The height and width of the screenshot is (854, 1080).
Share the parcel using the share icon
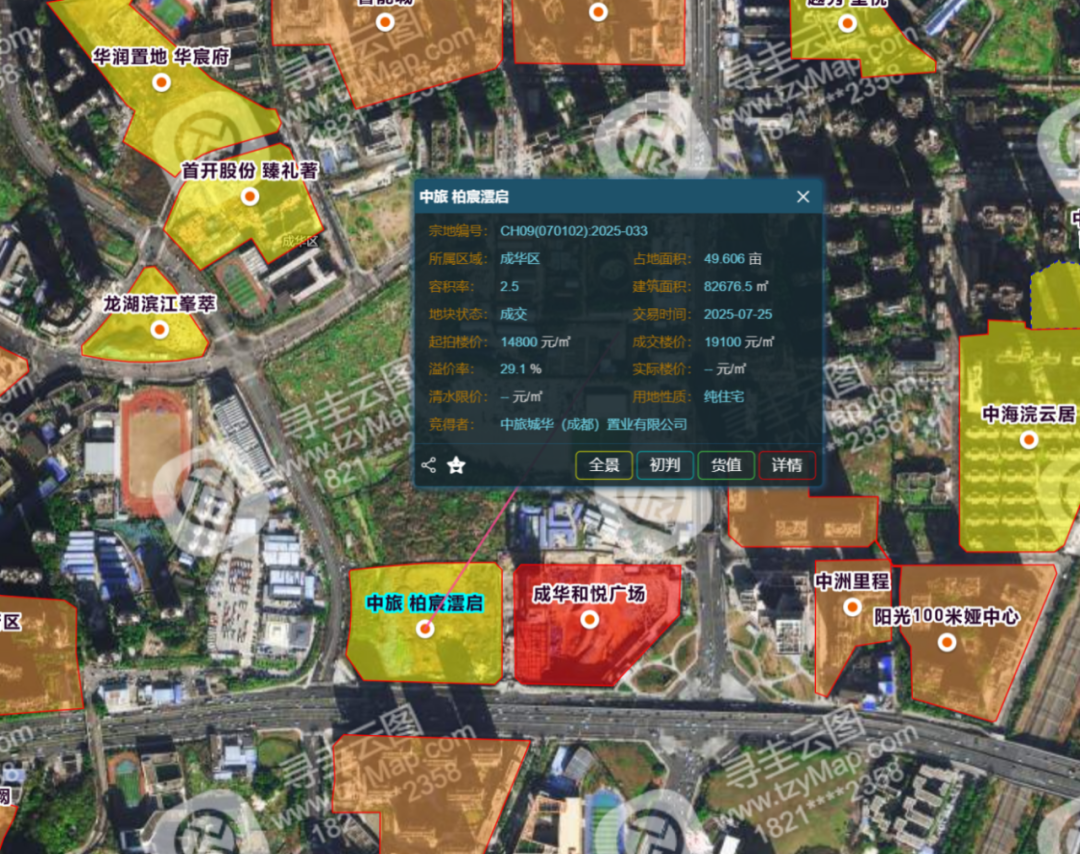429,465
